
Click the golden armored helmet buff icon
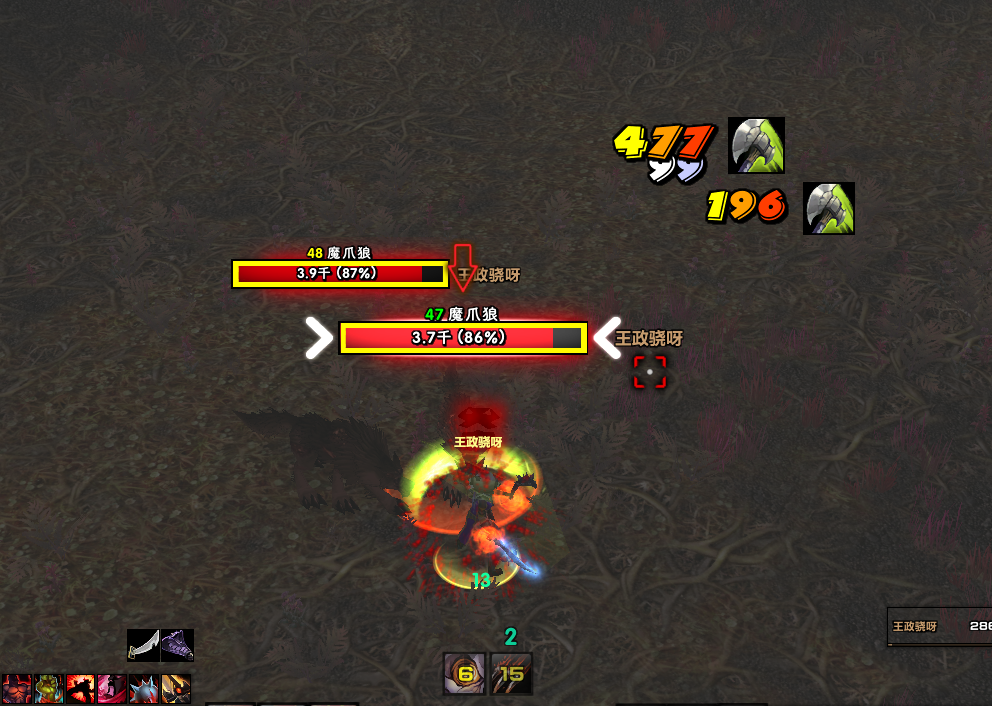click(176, 688)
